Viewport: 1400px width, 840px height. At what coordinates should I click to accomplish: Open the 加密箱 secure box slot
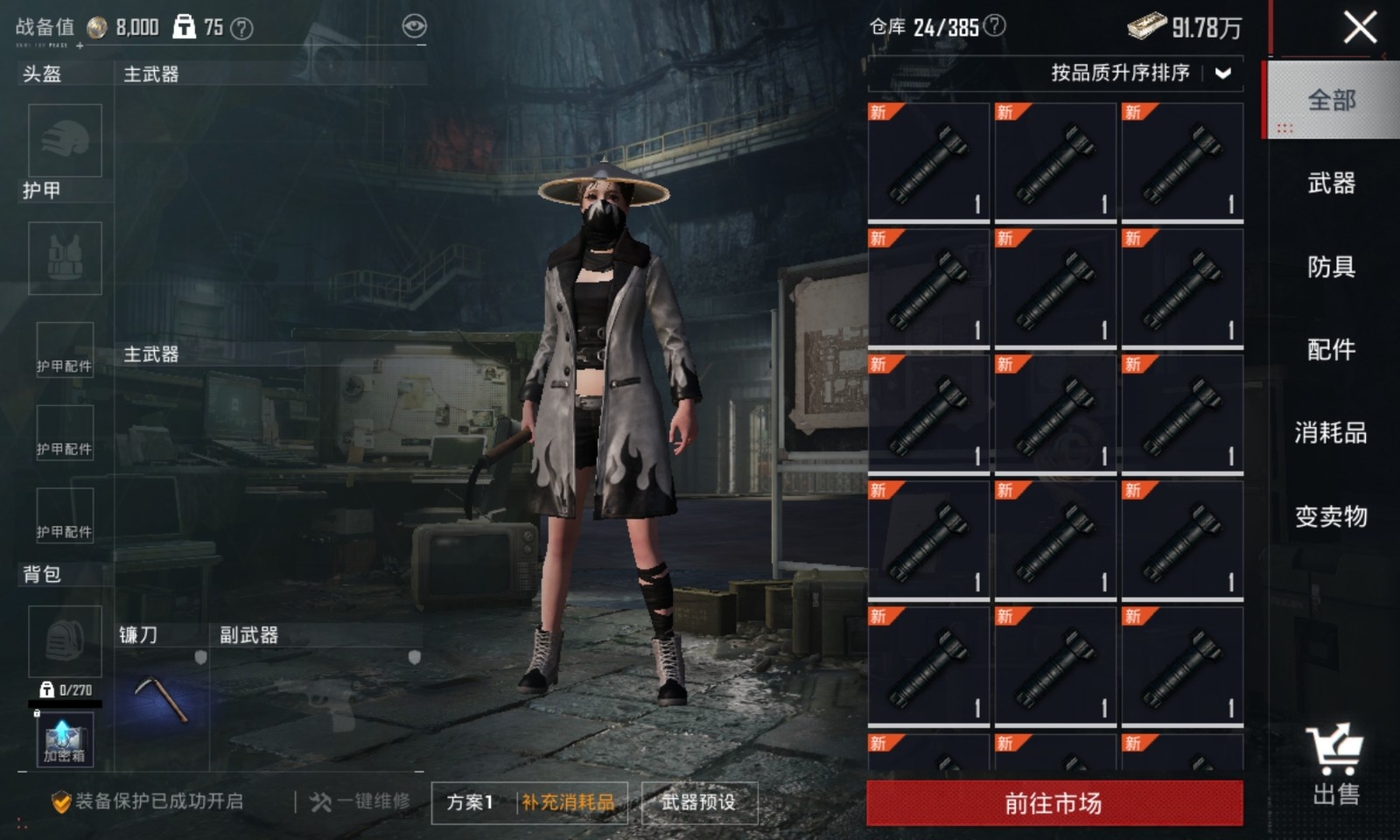(64, 740)
